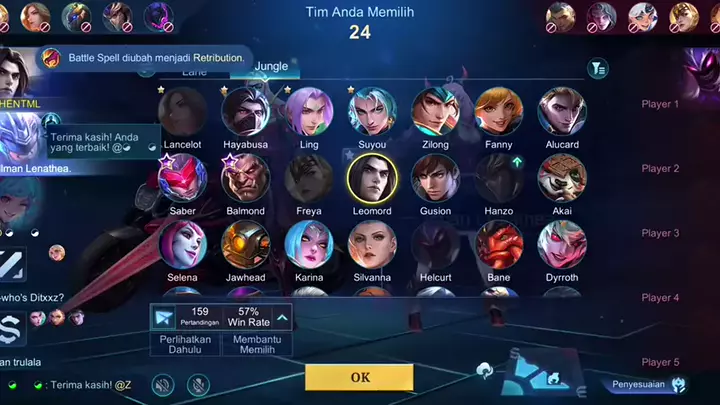
Task: Pick the hero Ling
Action: [x=309, y=112]
